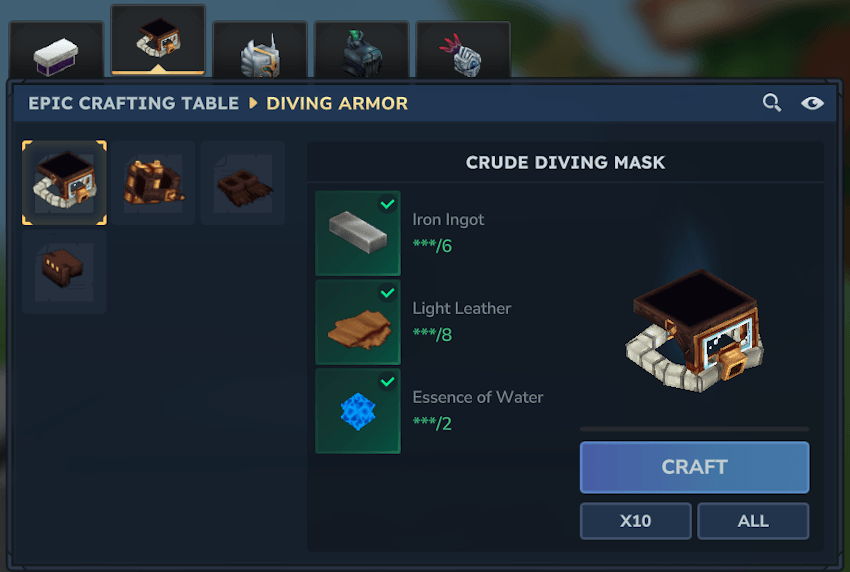Toggle the eye visibility filter

point(811,103)
